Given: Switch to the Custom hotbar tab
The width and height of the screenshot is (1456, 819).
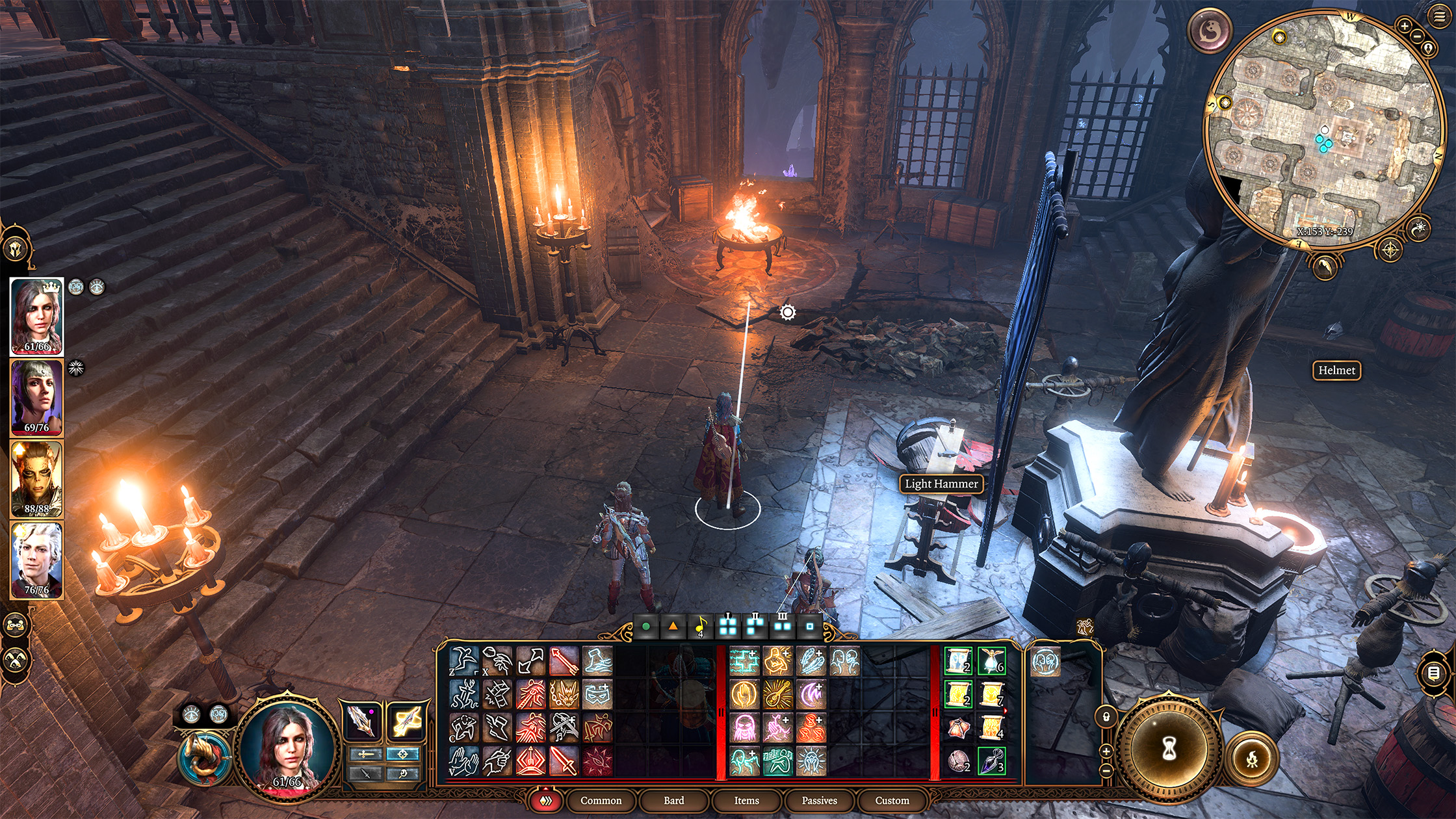Looking at the screenshot, I should pyautogui.click(x=892, y=800).
